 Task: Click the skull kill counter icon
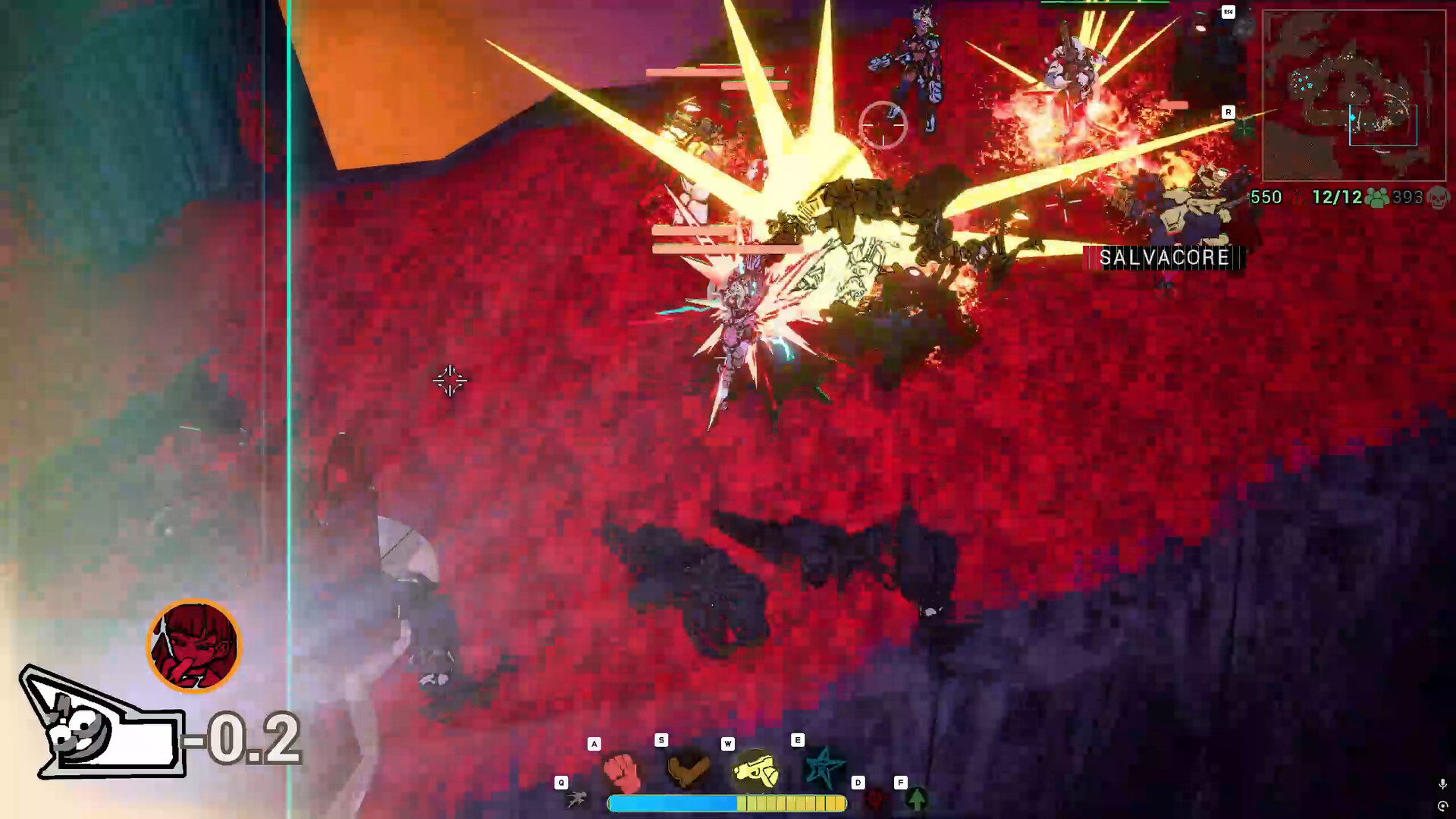coord(1439,198)
